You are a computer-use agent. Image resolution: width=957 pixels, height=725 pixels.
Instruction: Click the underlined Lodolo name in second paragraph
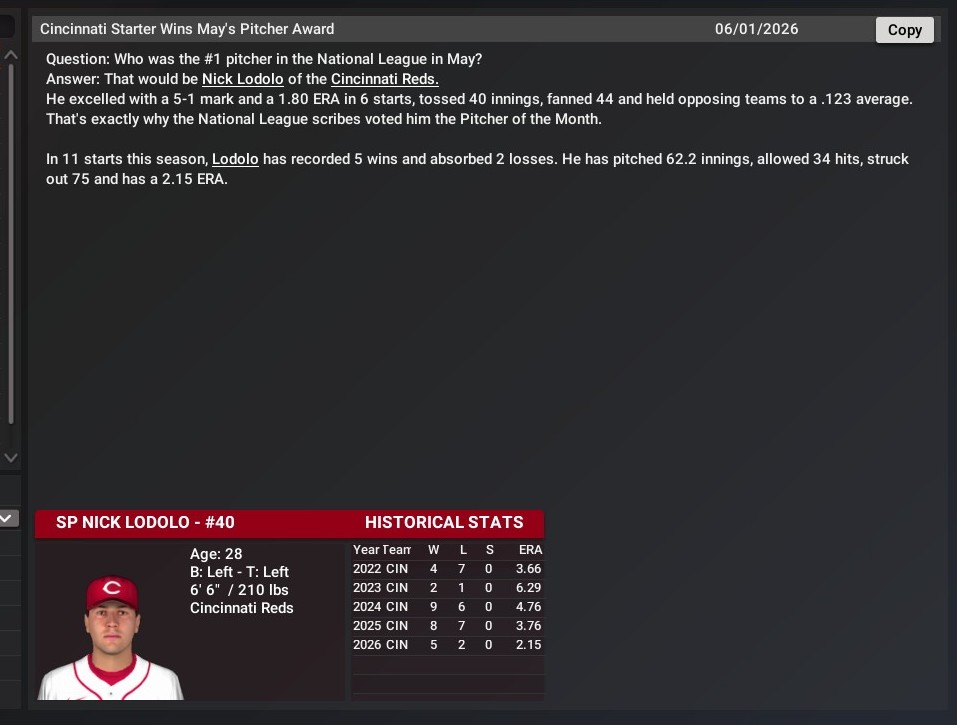235,159
